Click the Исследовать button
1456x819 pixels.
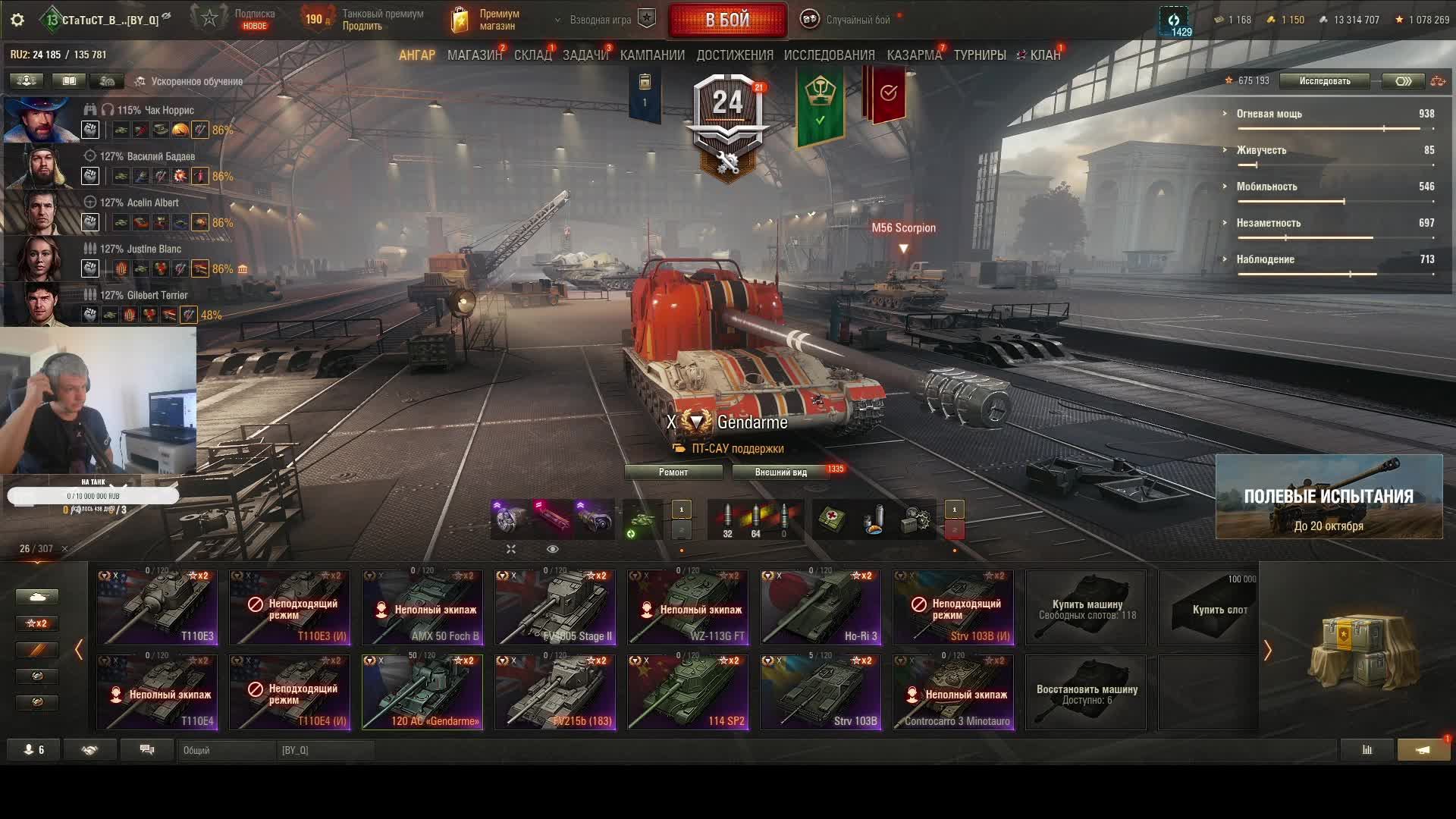(1324, 81)
